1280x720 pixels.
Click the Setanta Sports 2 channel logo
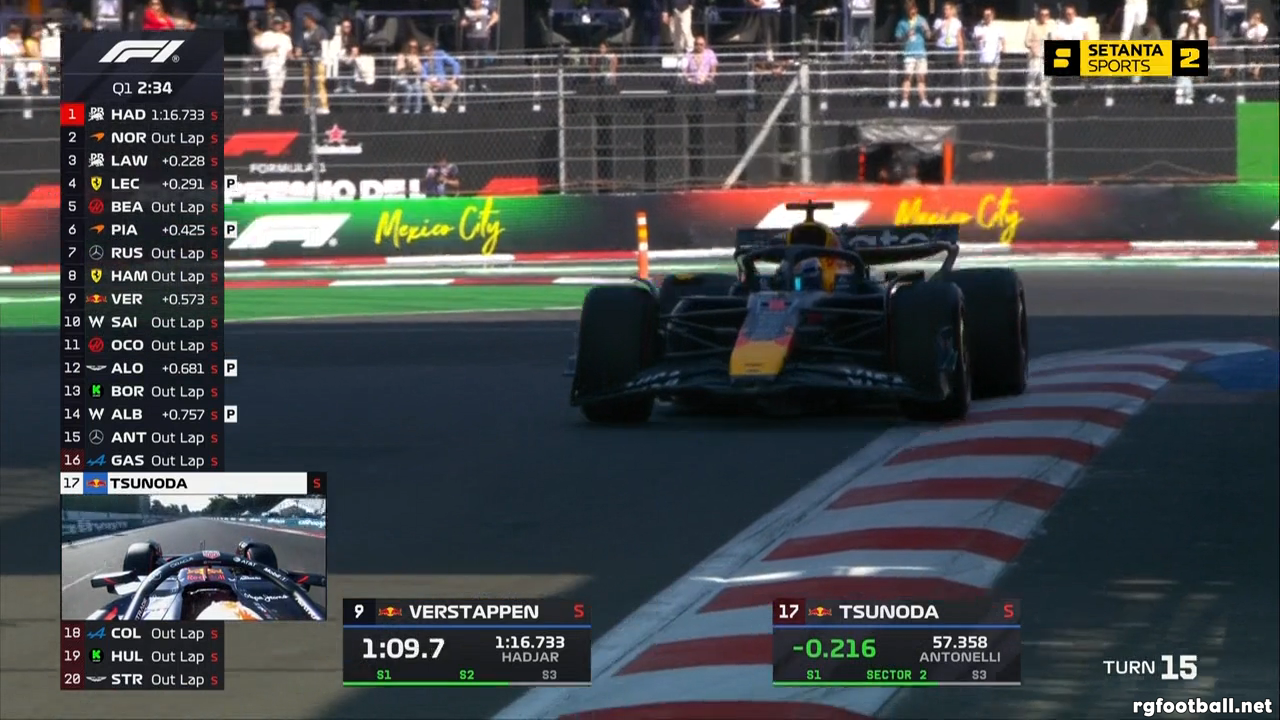[x=1126, y=58]
